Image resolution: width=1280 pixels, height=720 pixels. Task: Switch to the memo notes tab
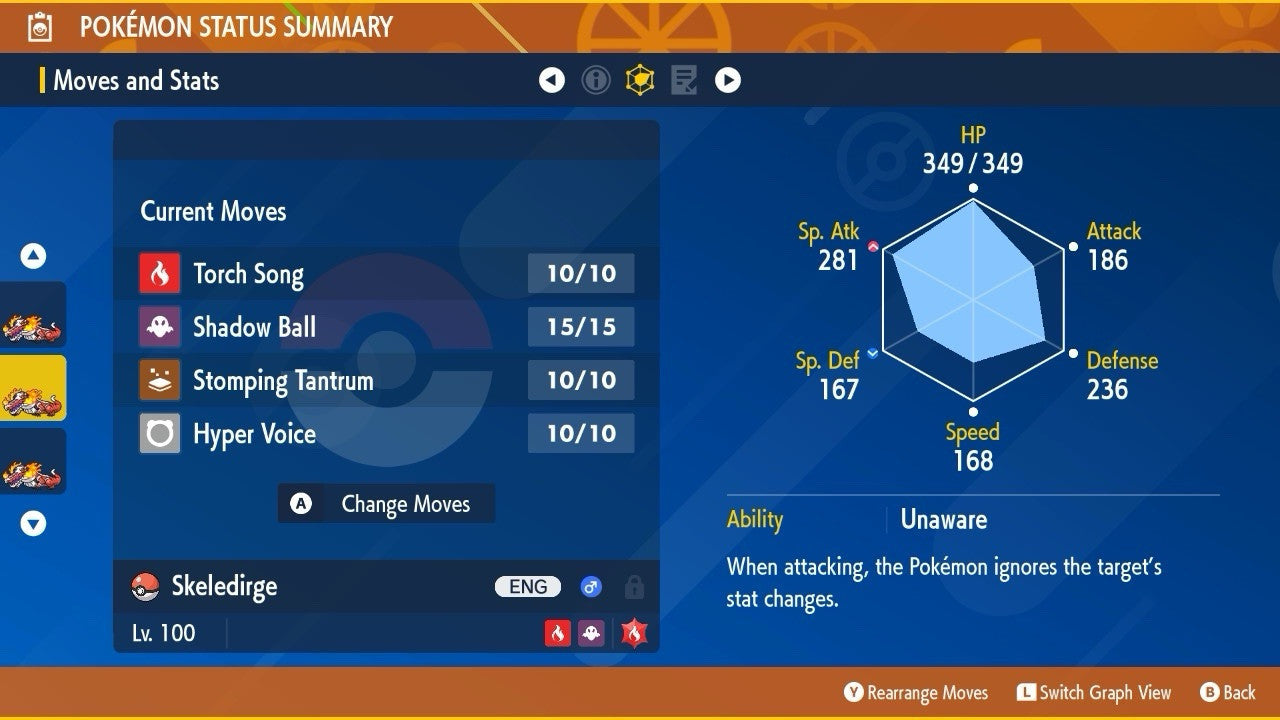pos(684,80)
